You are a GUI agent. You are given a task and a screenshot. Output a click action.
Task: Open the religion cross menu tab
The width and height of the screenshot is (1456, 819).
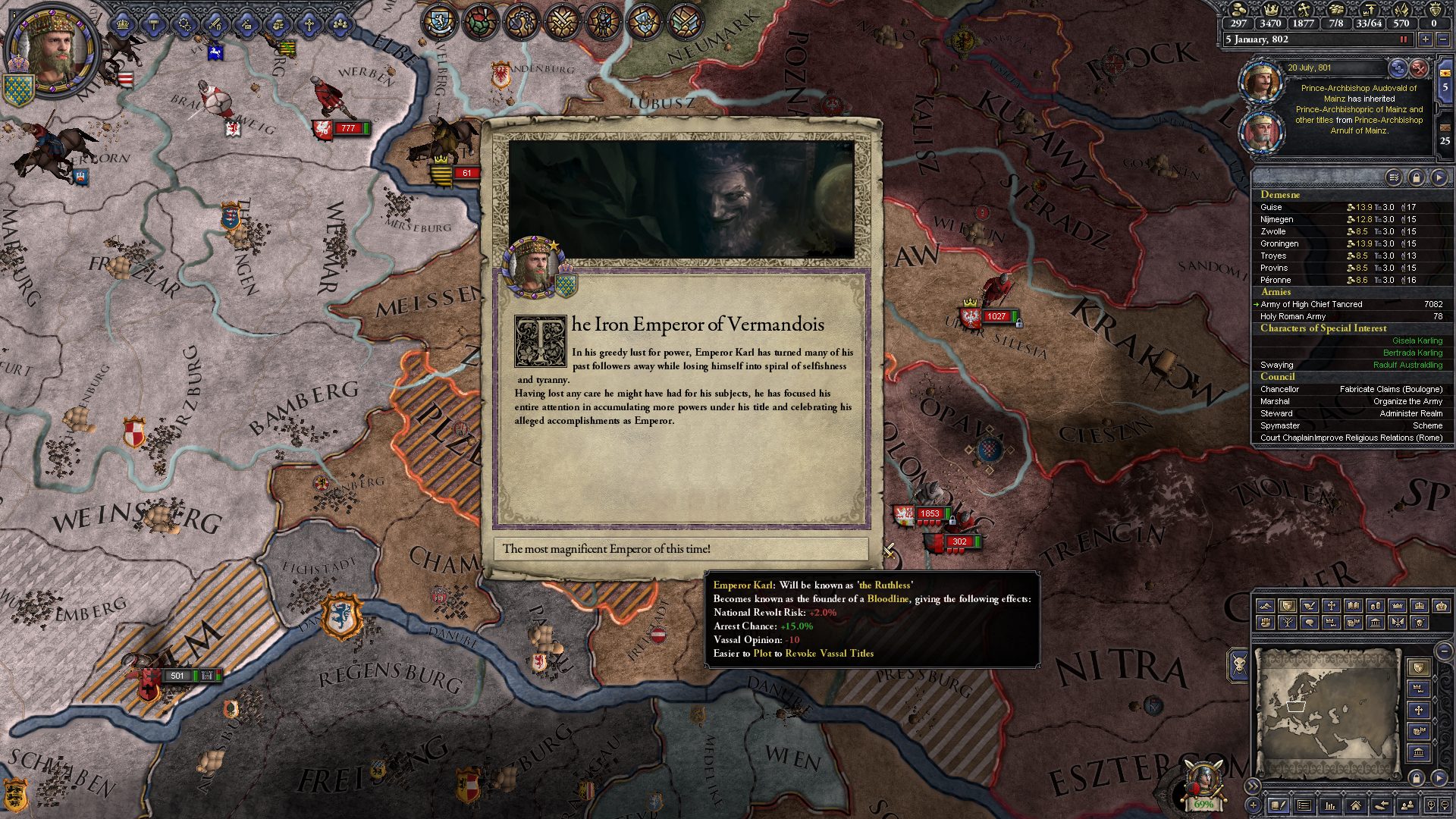point(309,24)
